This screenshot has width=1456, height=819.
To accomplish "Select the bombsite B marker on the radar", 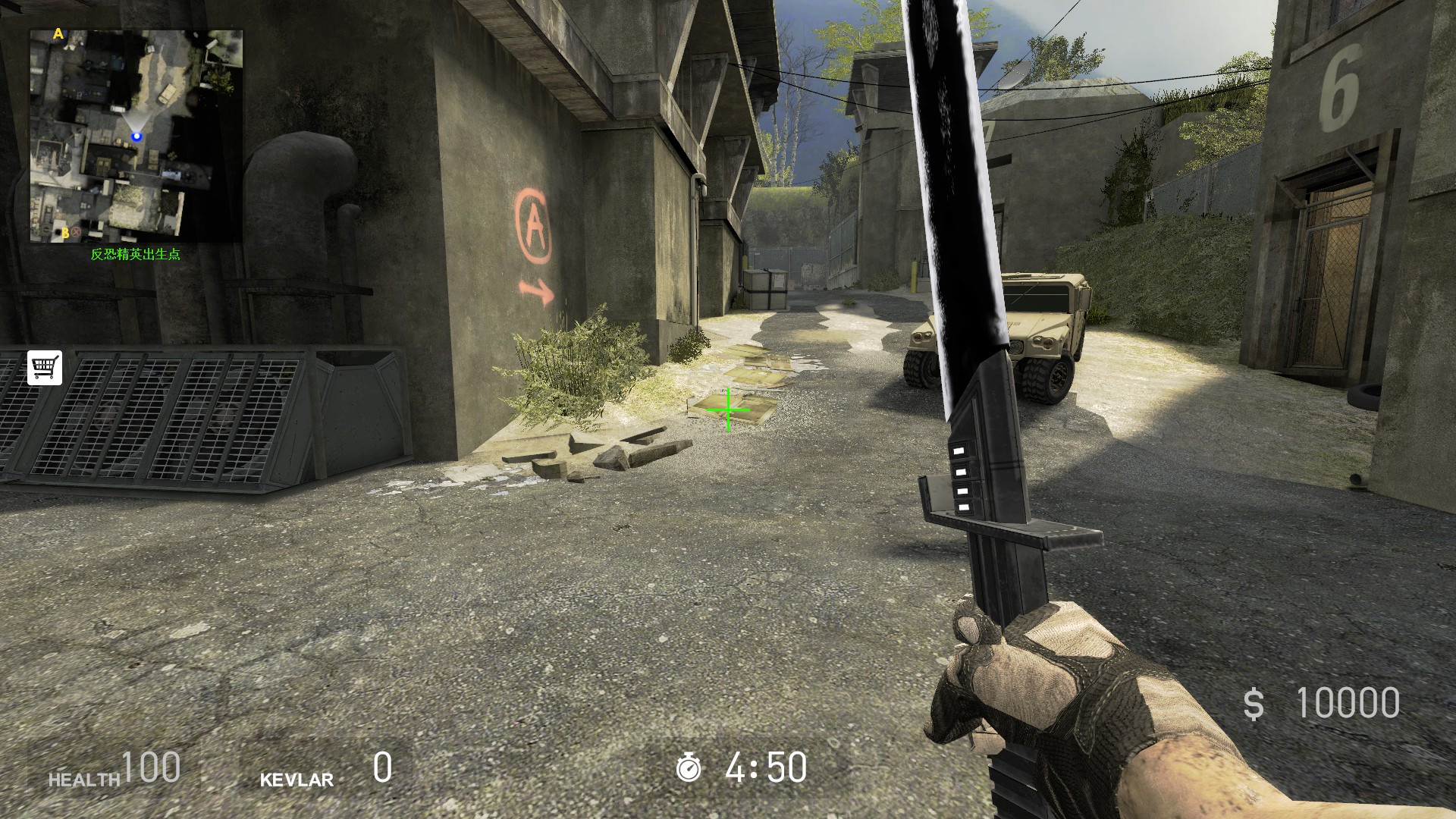I will pos(65,233).
